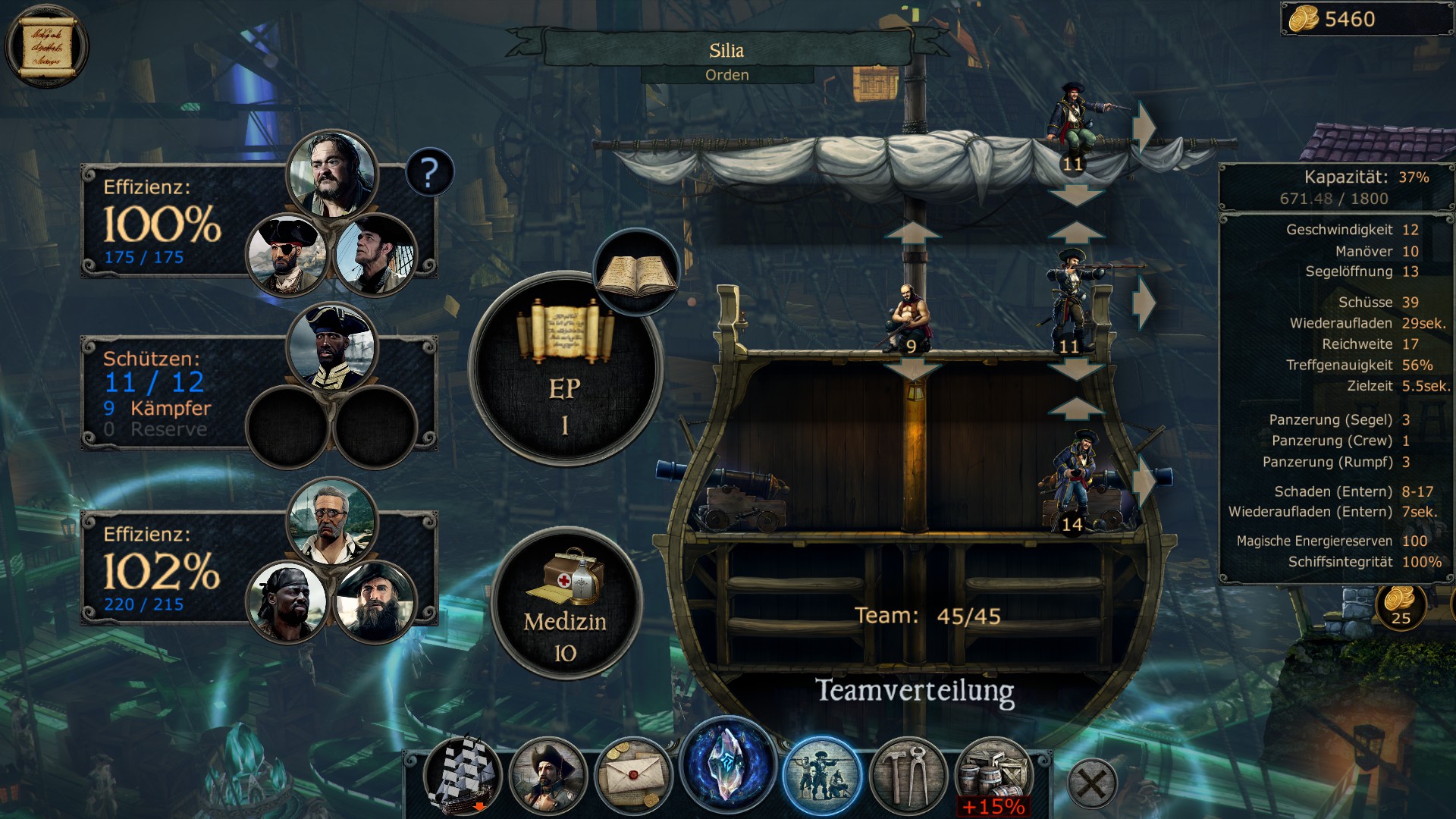Click the question mark help icon
This screenshot has height=819, width=1456.
pos(429,176)
